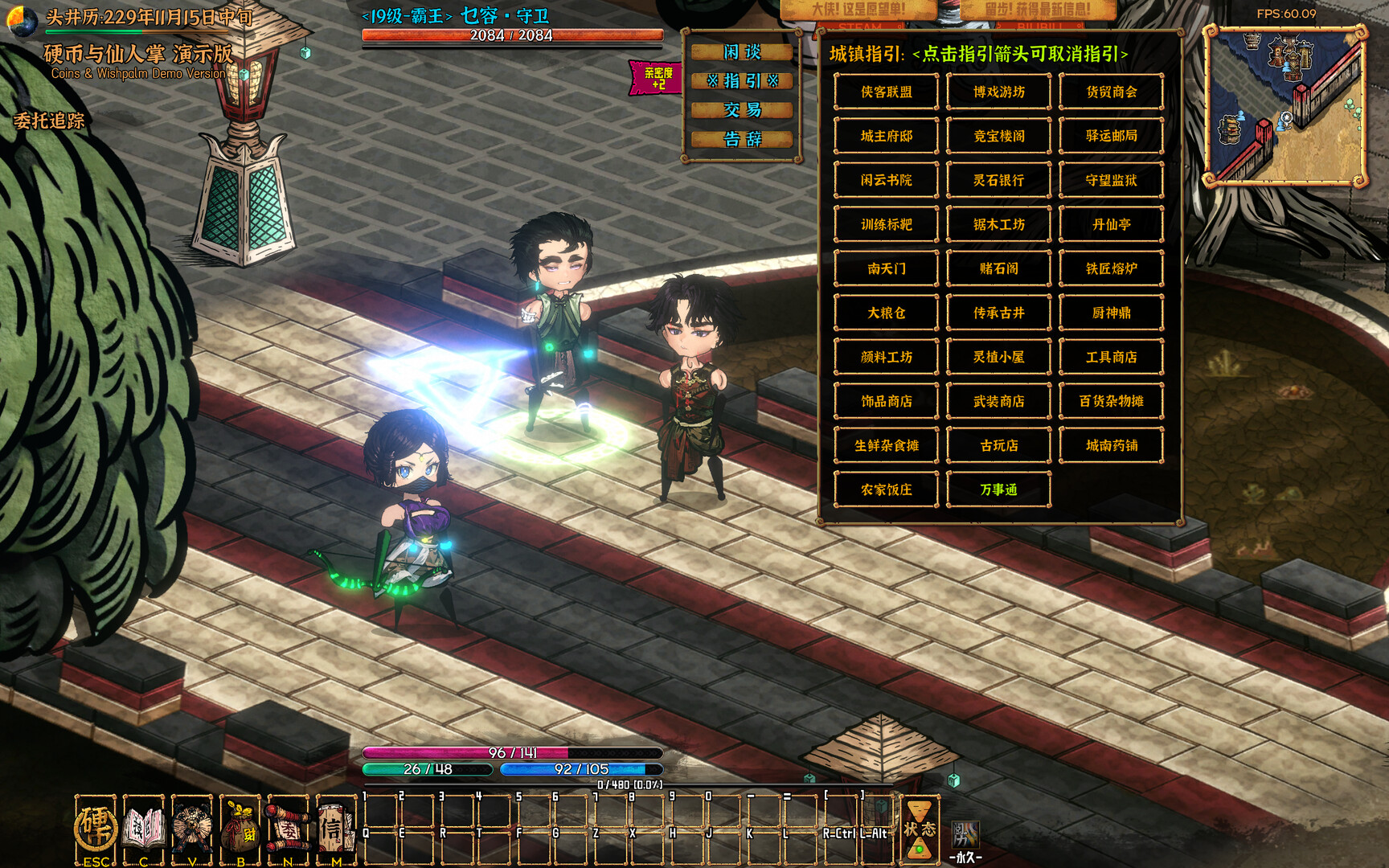Screen dimensions: 1389x868
Task: Choose the 万事通 guide entry
Action: tap(998, 489)
